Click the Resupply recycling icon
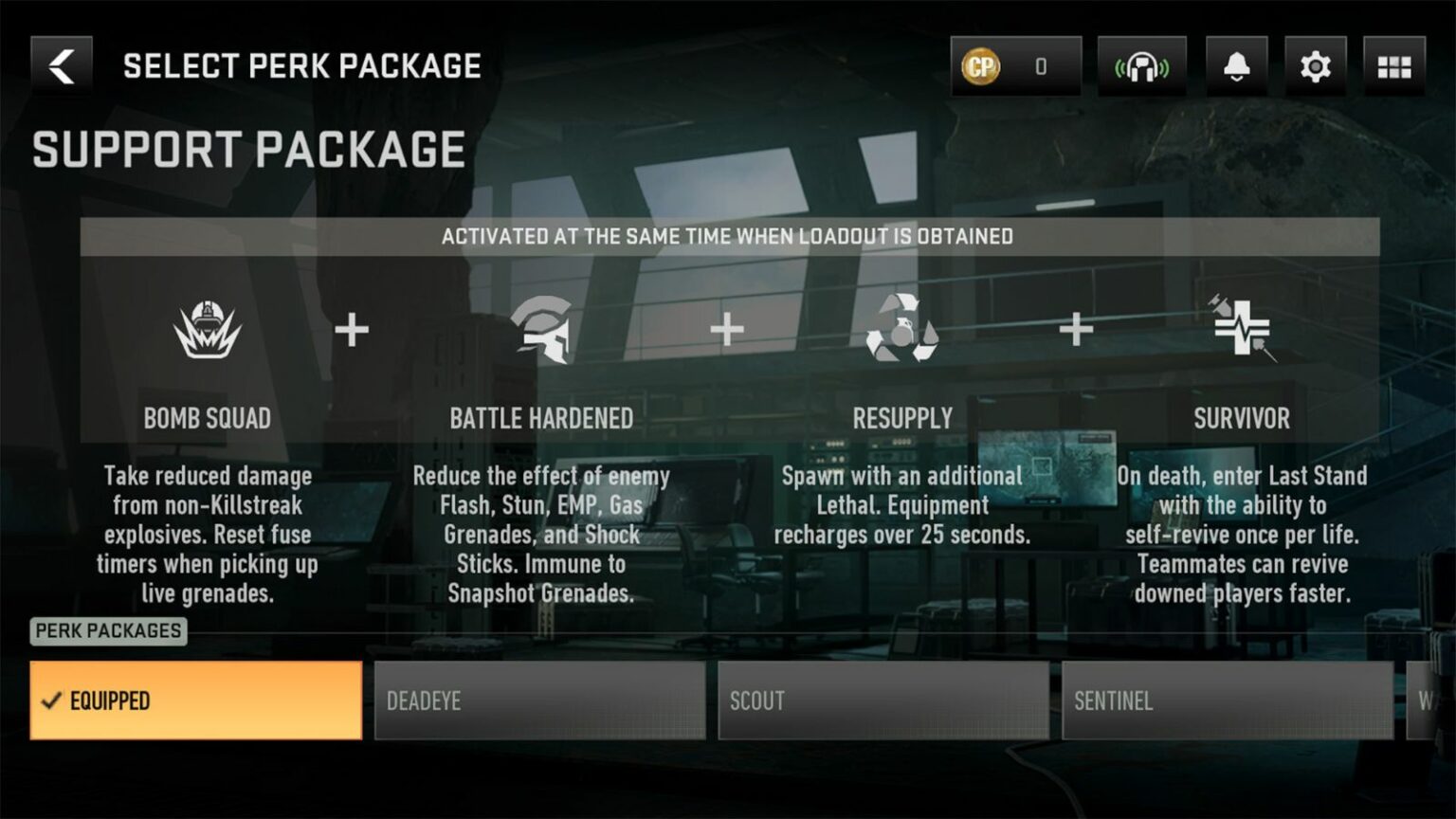 pyautogui.click(x=901, y=330)
